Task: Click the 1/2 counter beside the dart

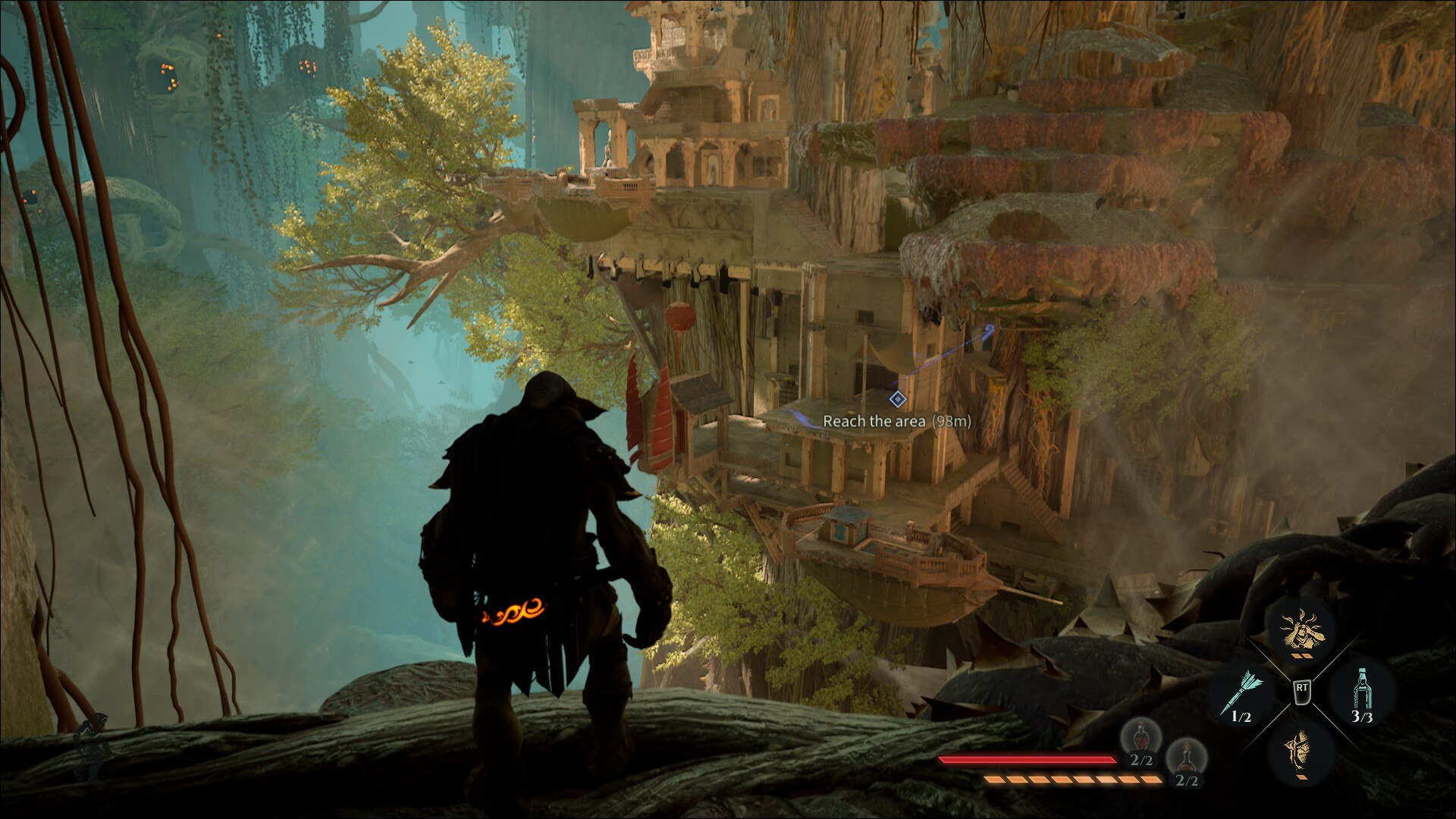Action: pos(1242,717)
